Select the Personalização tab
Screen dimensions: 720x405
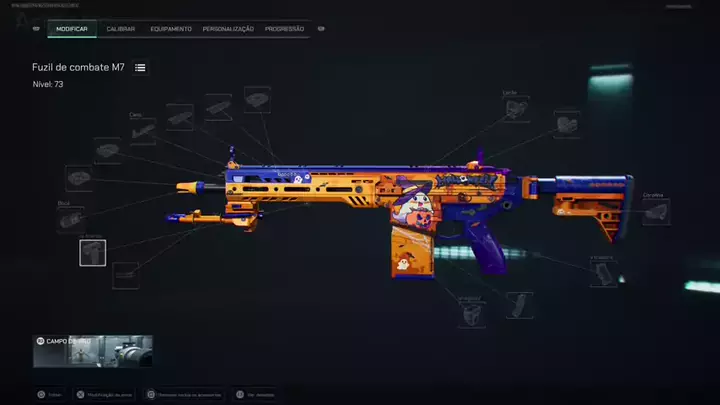point(228,29)
